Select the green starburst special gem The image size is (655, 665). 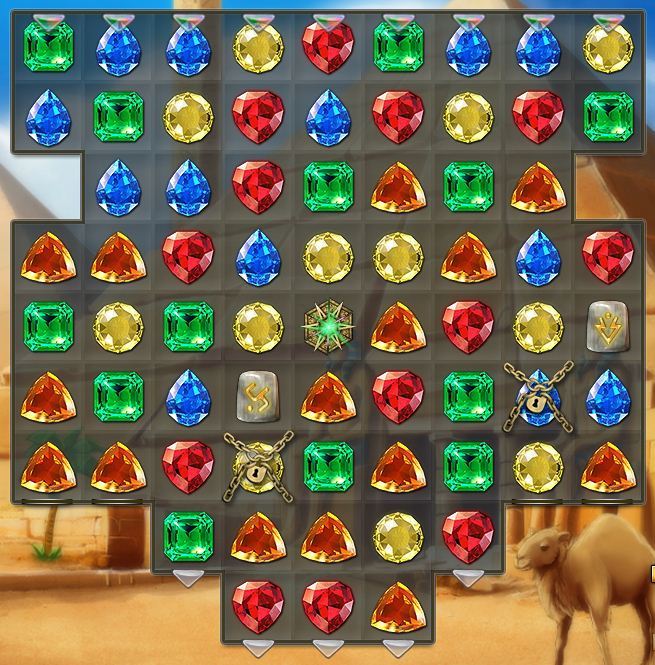(328, 326)
